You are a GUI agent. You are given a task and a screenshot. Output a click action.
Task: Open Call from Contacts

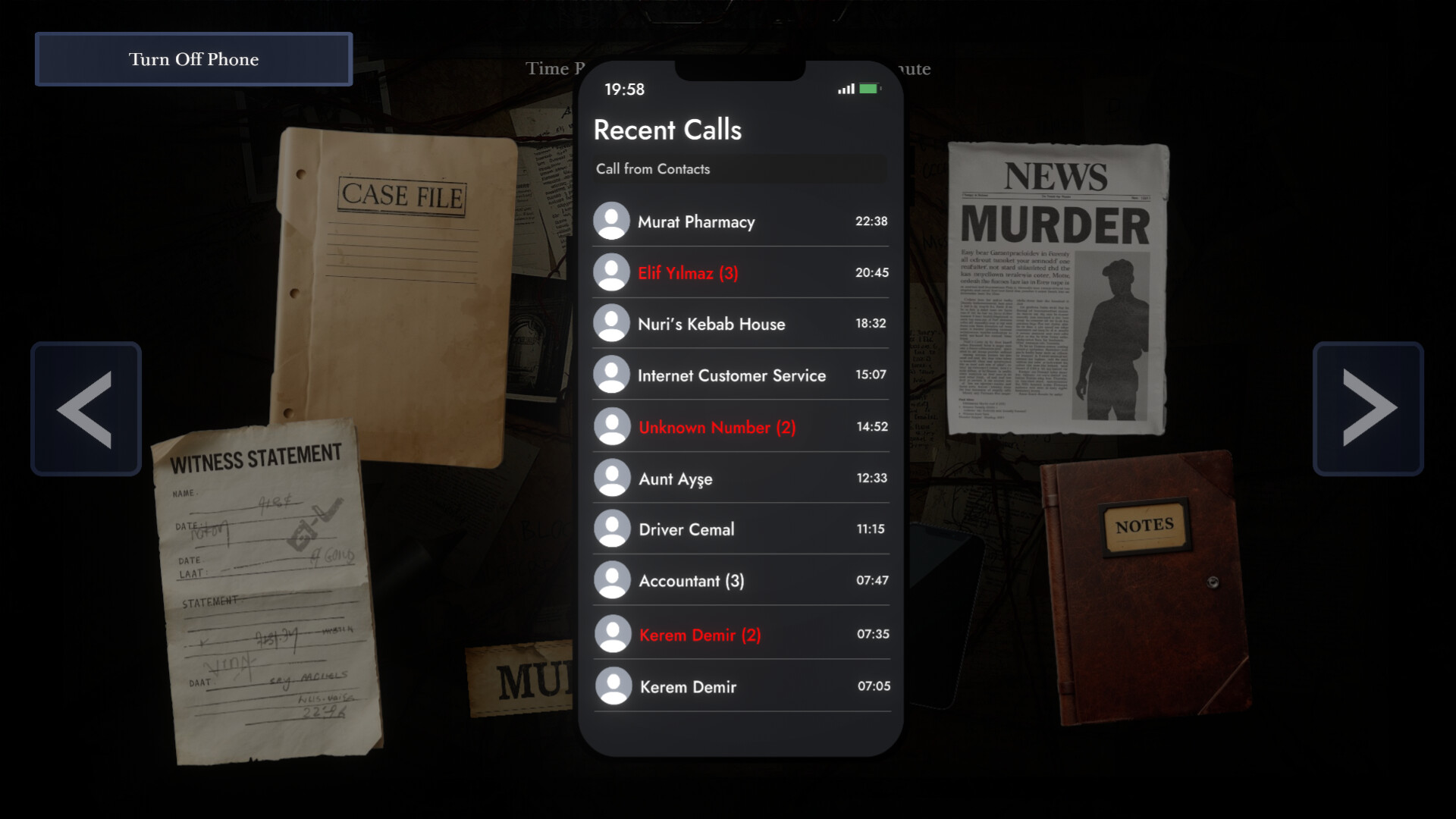pos(739,169)
